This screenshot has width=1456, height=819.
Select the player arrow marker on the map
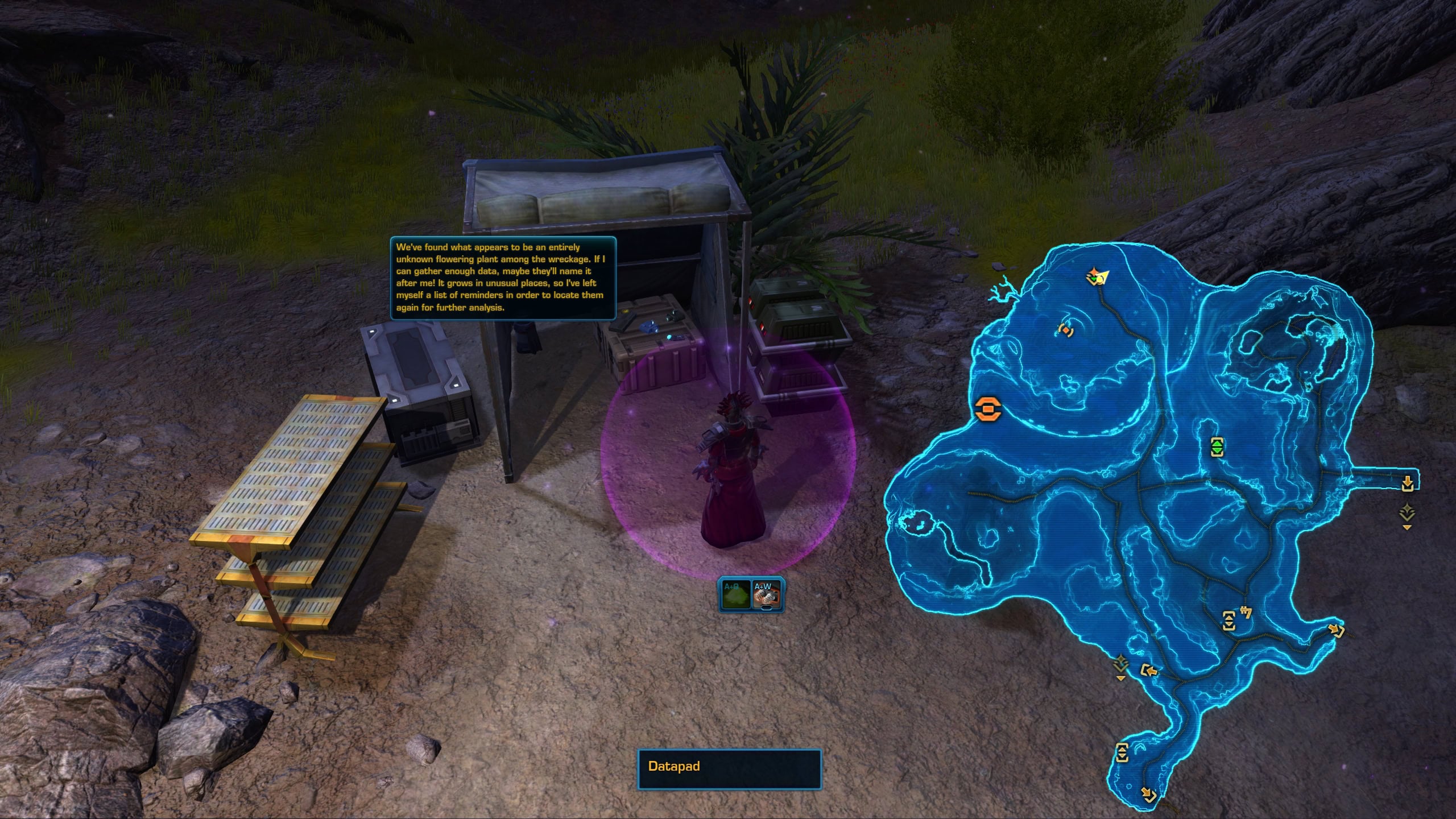click(x=1098, y=278)
